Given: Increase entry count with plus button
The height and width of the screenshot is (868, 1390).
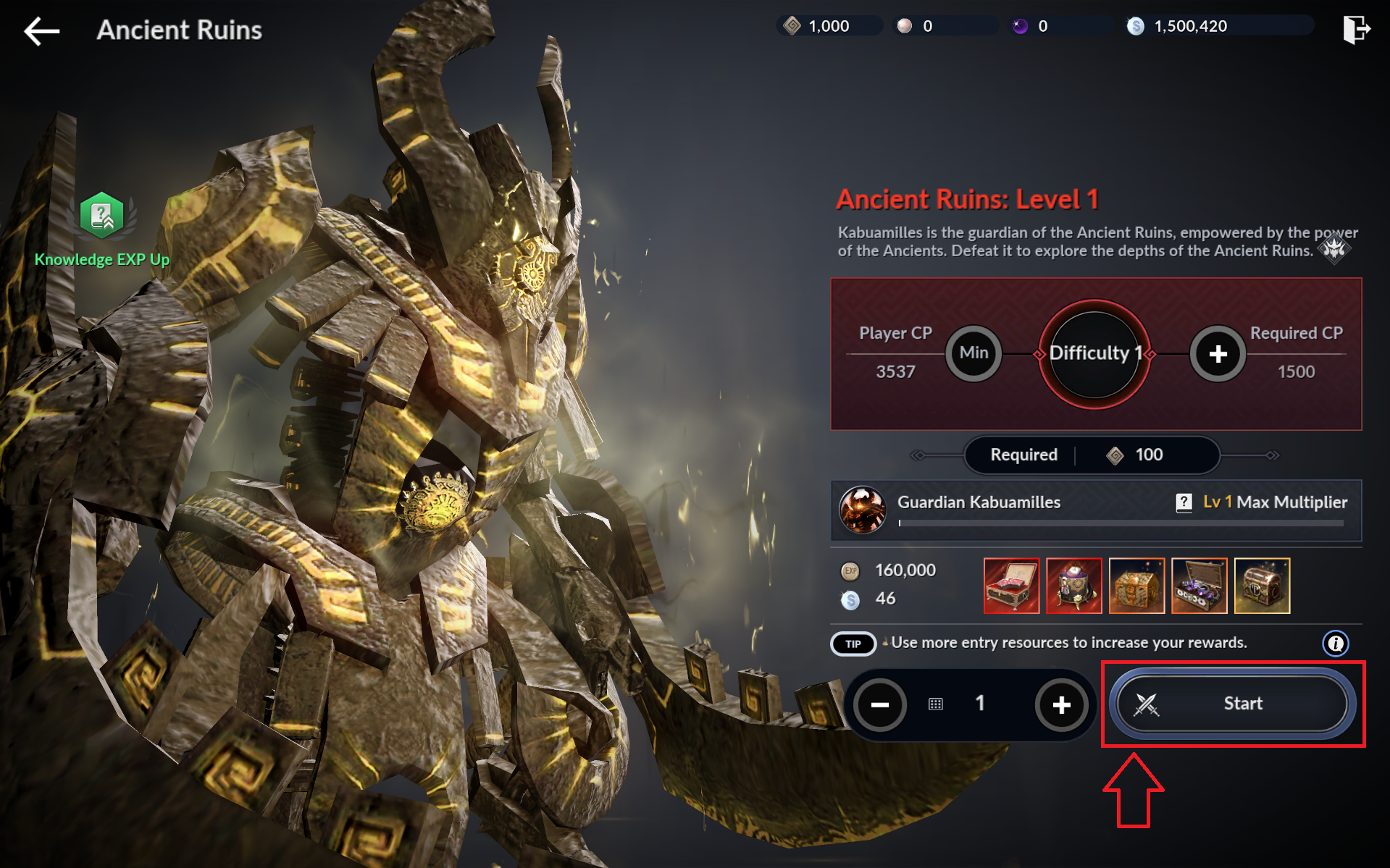Looking at the screenshot, I should point(1061,704).
